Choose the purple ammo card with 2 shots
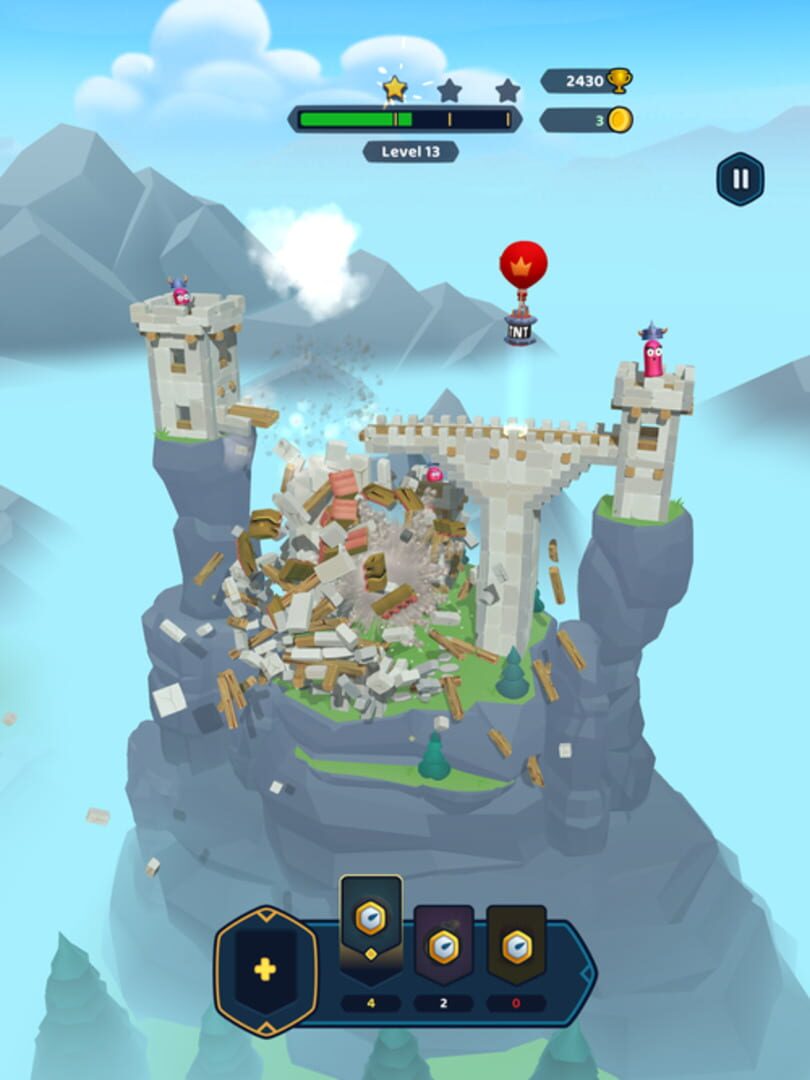 [x=444, y=943]
